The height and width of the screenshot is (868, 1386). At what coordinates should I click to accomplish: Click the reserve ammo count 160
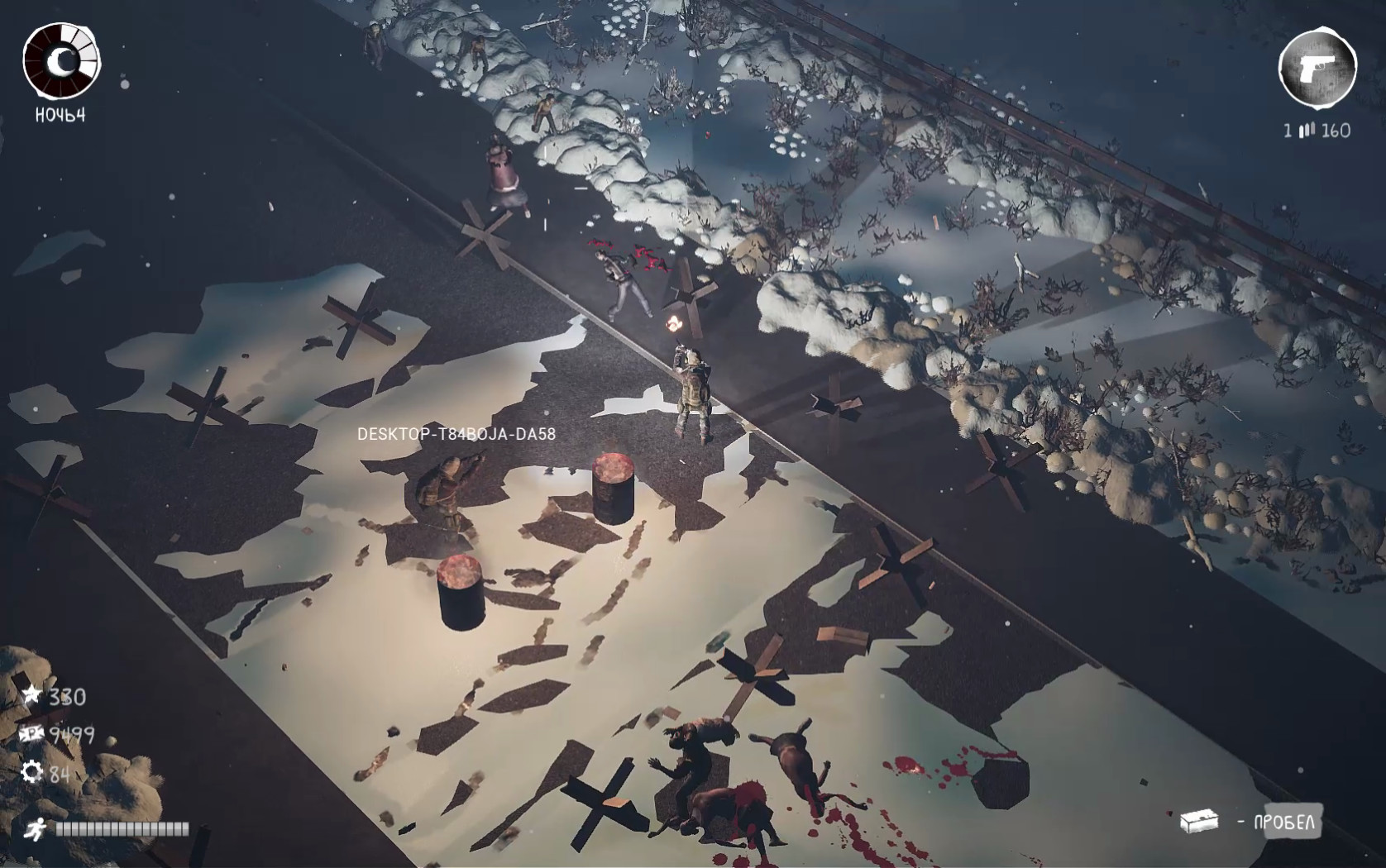pyautogui.click(x=1338, y=129)
